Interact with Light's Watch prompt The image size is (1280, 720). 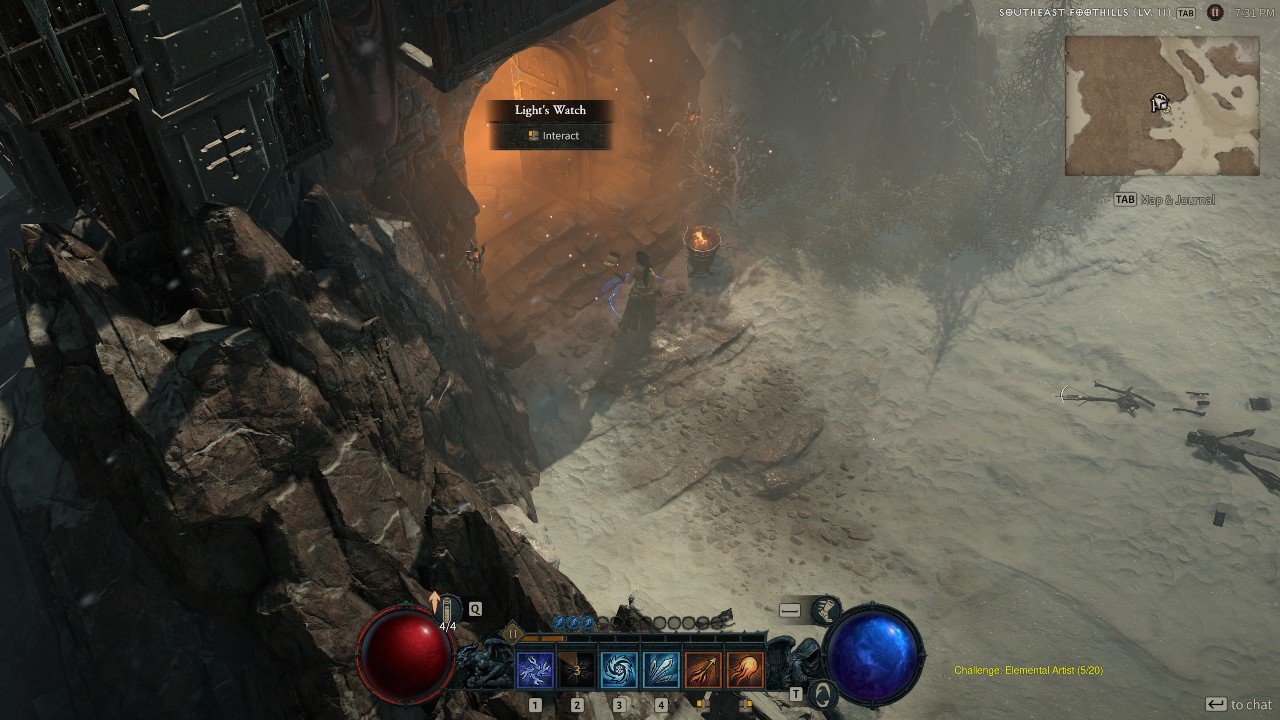[x=551, y=136]
